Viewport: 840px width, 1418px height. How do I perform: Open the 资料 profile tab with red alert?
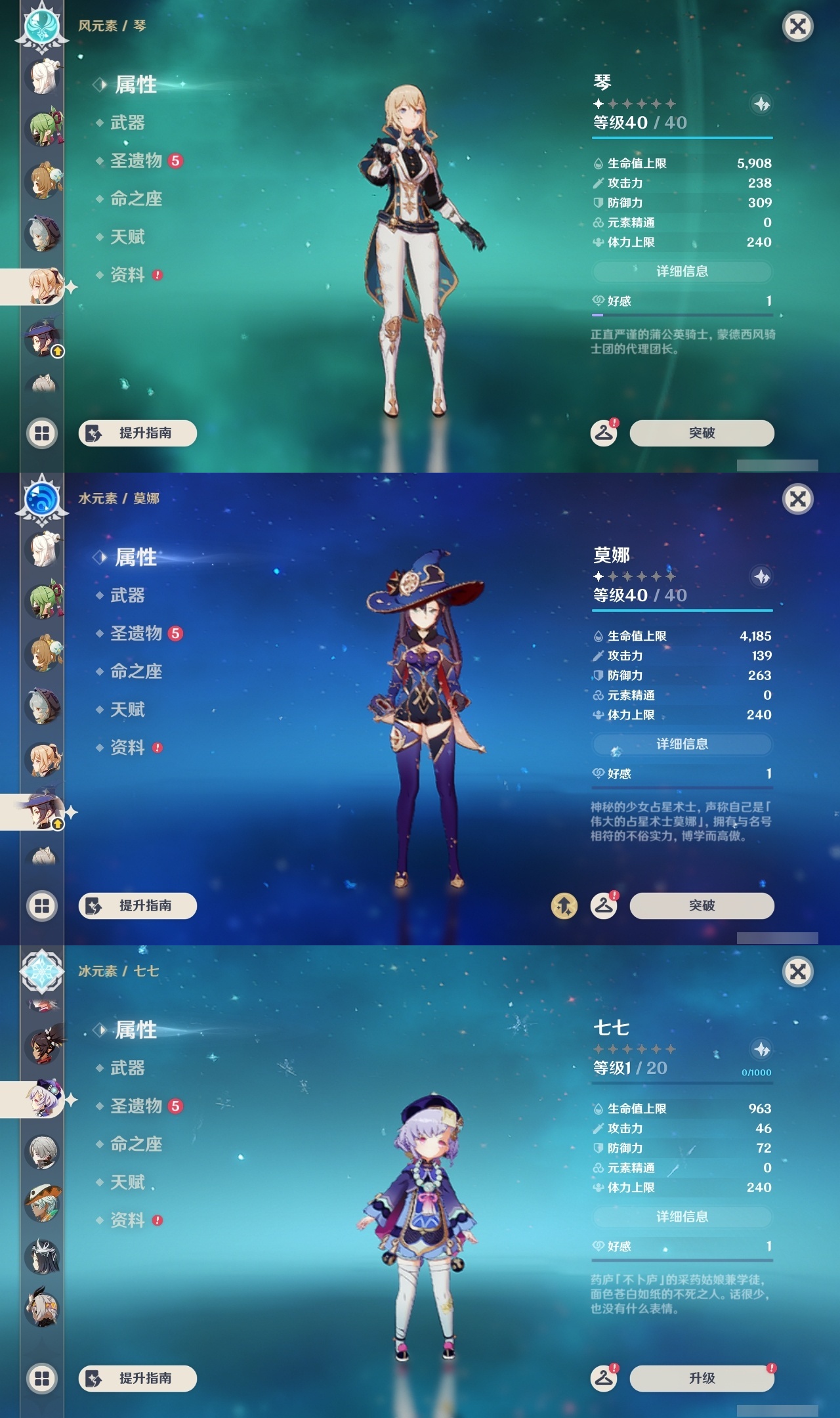pyautogui.click(x=127, y=275)
